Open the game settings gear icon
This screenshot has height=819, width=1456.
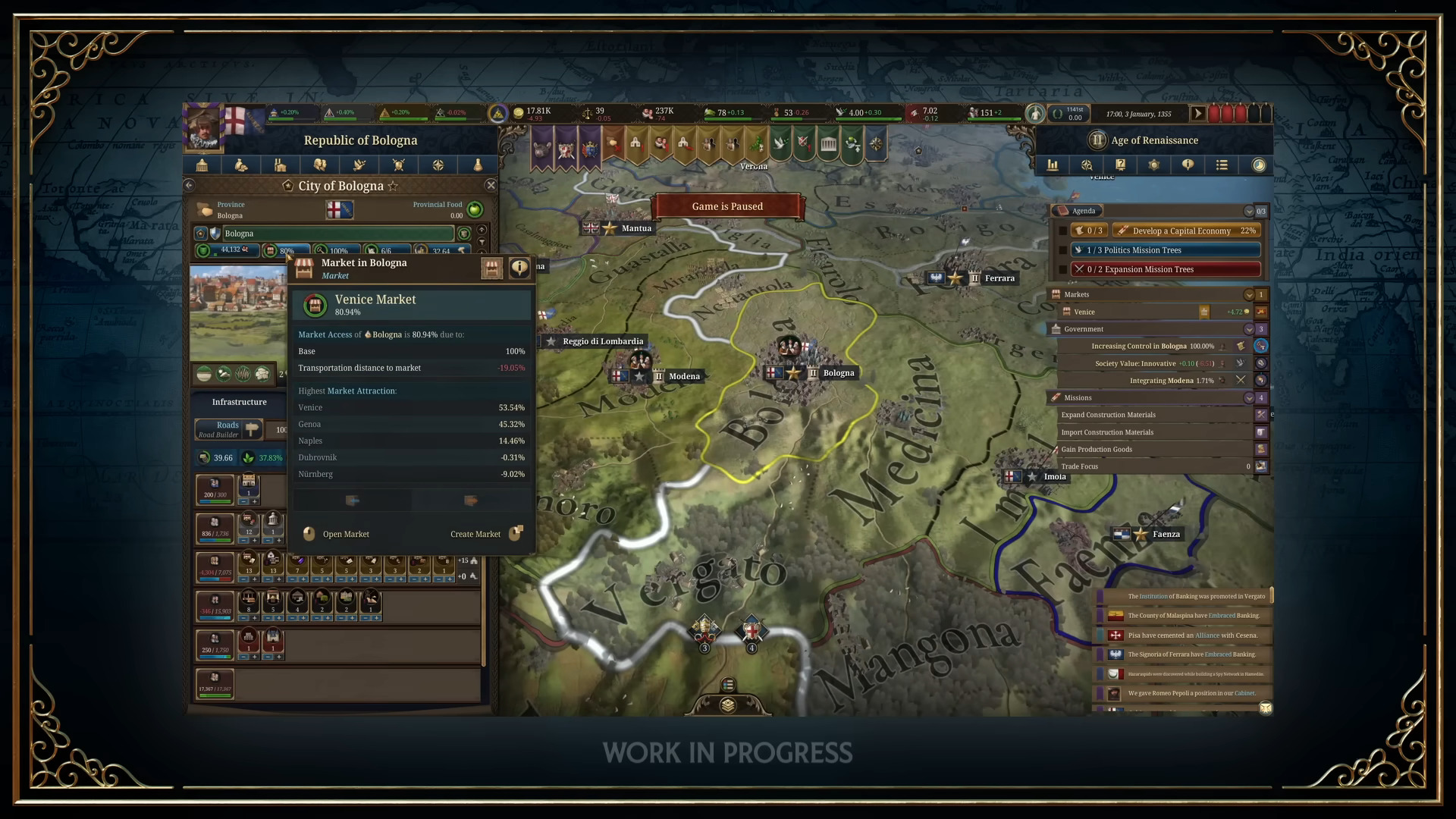click(x=1153, y=165)
